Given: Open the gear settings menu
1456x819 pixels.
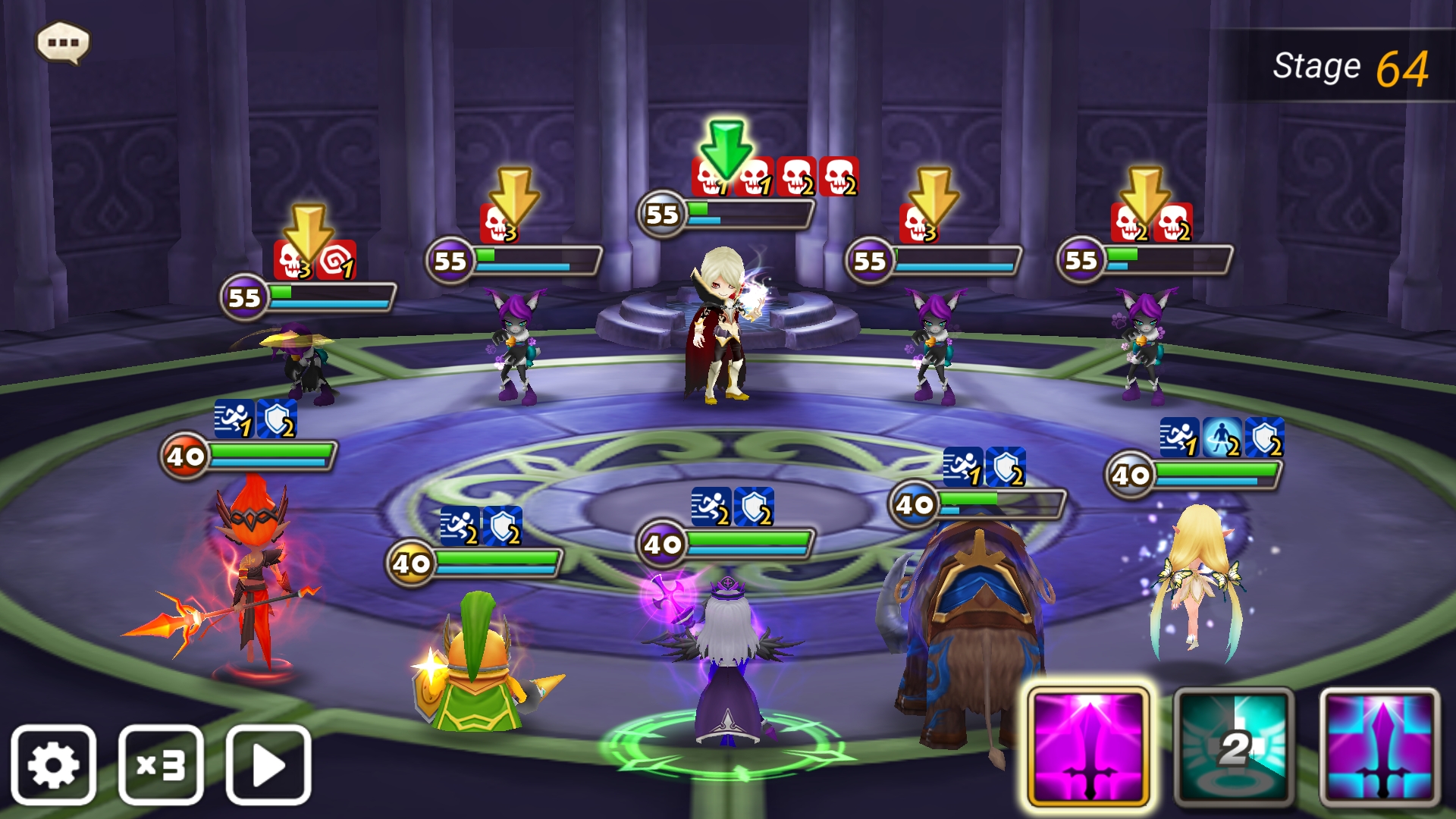Looking at the screenshot, I should (x=53, y=764).
